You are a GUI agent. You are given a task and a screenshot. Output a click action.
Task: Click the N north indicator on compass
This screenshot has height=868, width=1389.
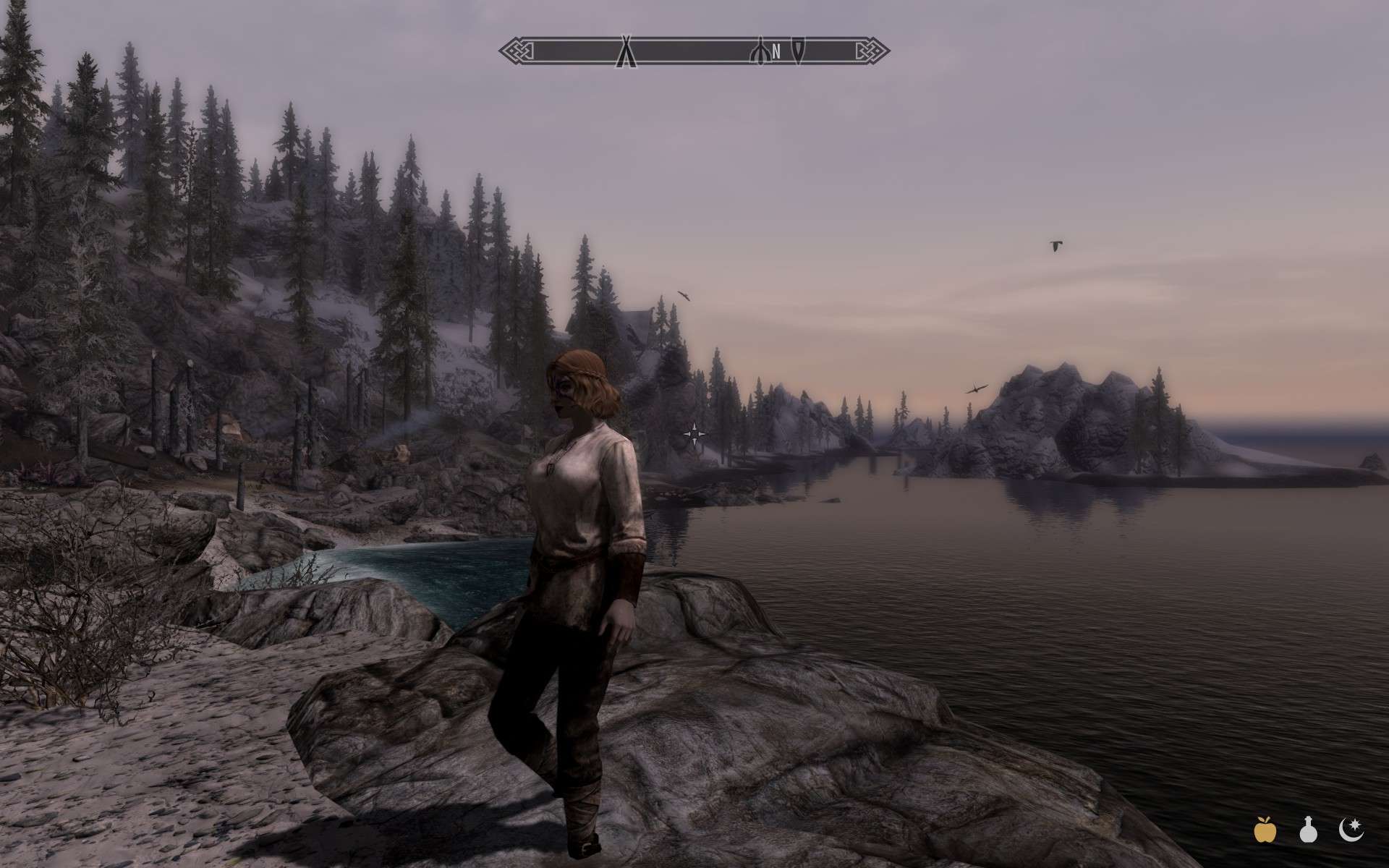(x=776, y=51)
